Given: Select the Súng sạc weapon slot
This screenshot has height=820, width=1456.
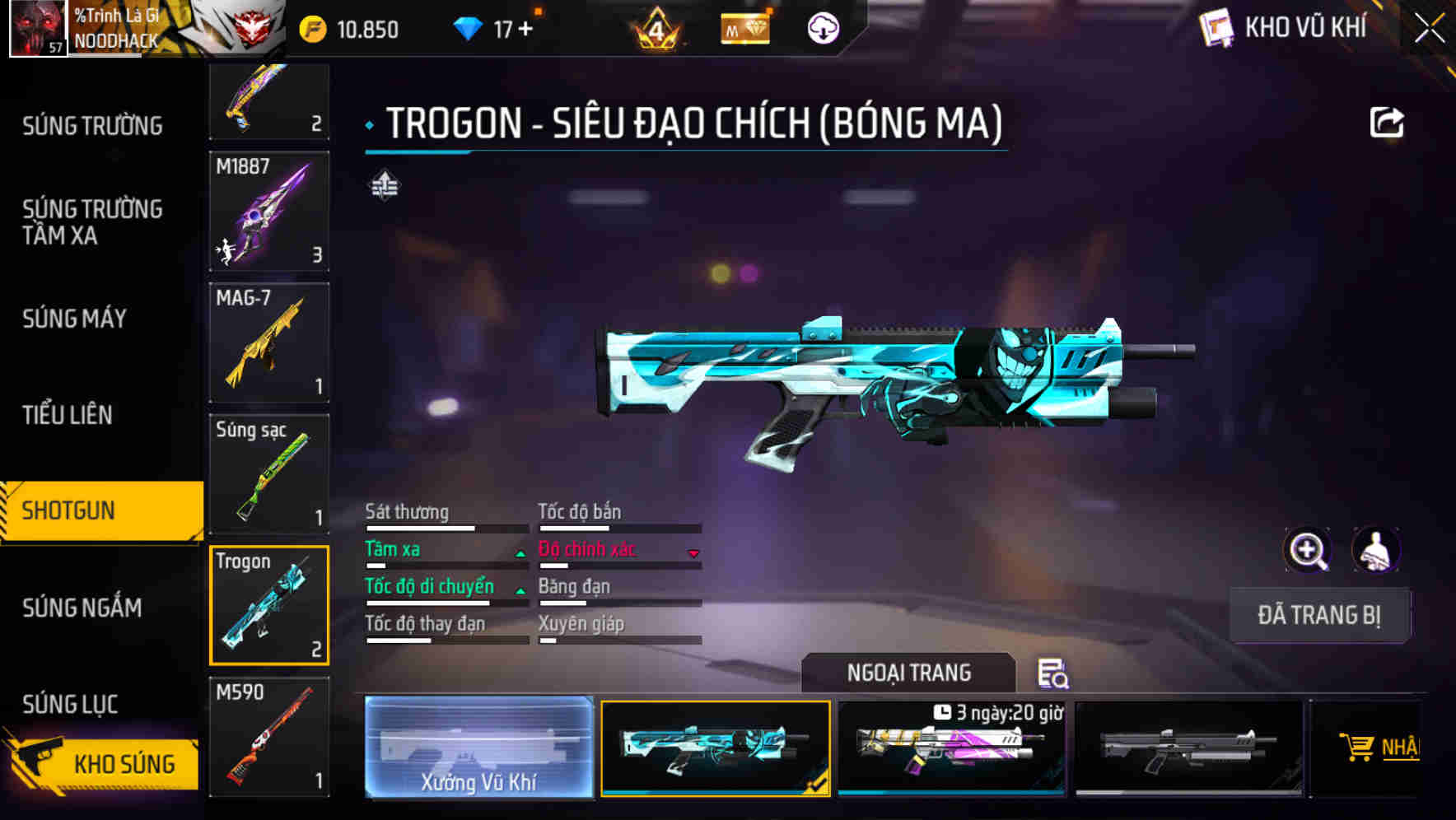Looking at the screenshot, I should (x=269, y=474).
